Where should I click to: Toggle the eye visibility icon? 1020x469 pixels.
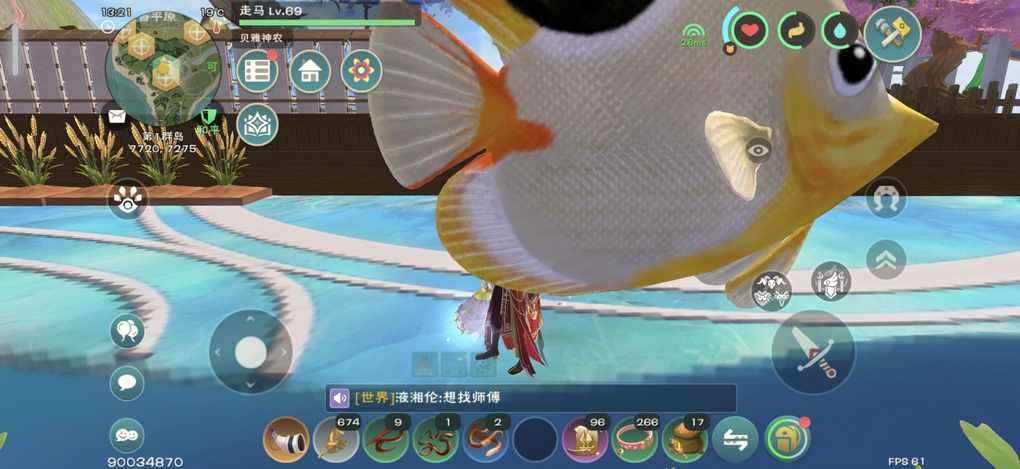pyautogui.click(x=759, y=151)
